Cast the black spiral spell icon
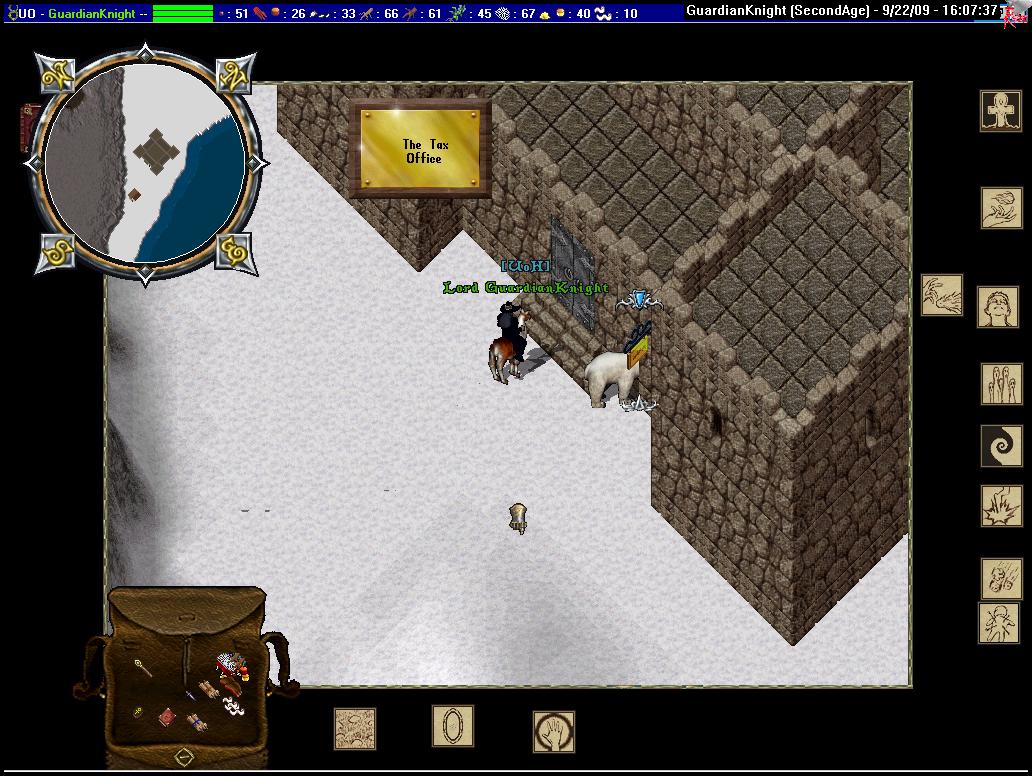The image size is (1032, 776). coord(1001,445)
